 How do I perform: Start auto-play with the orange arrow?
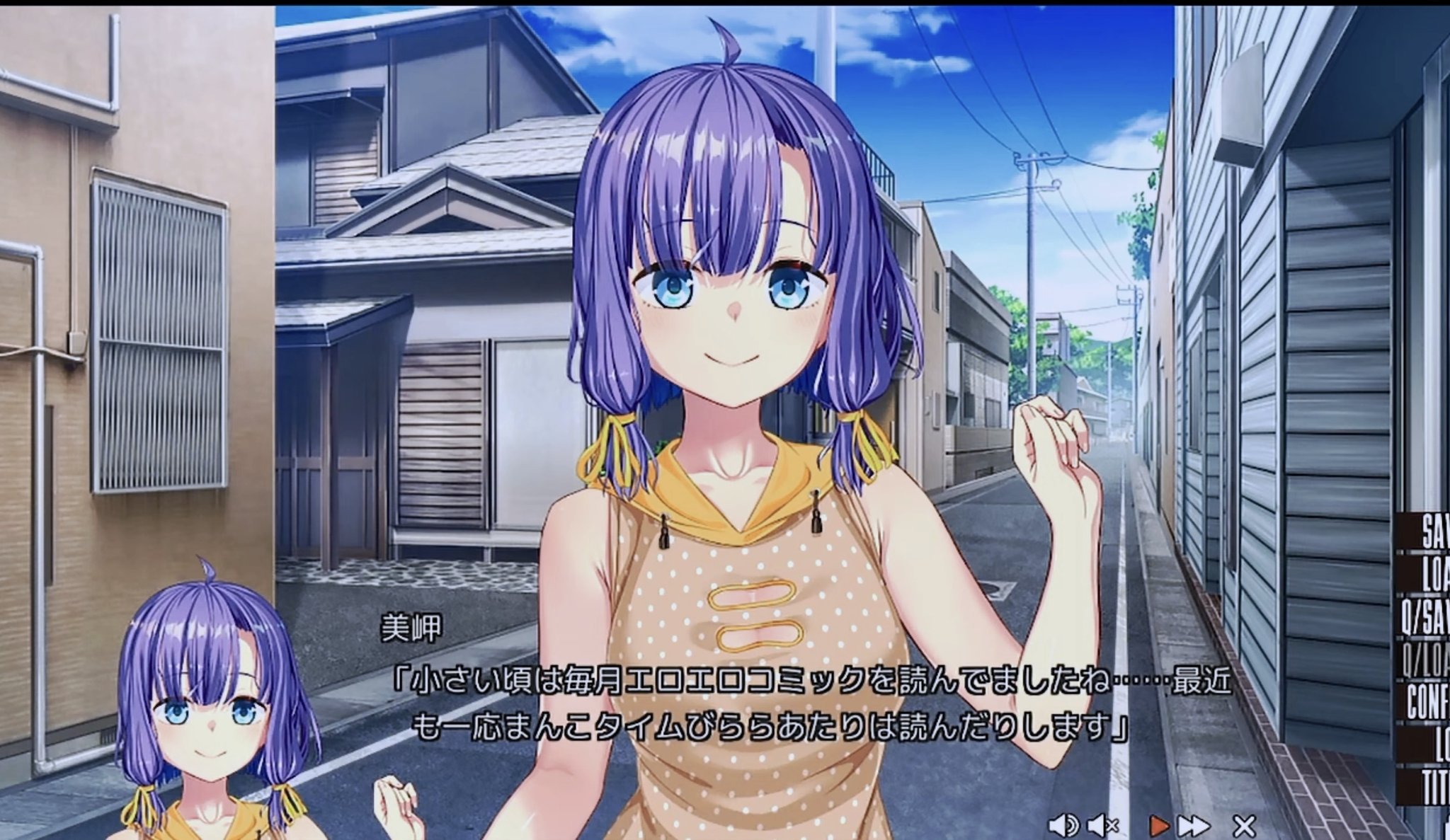coord(1158,824)
